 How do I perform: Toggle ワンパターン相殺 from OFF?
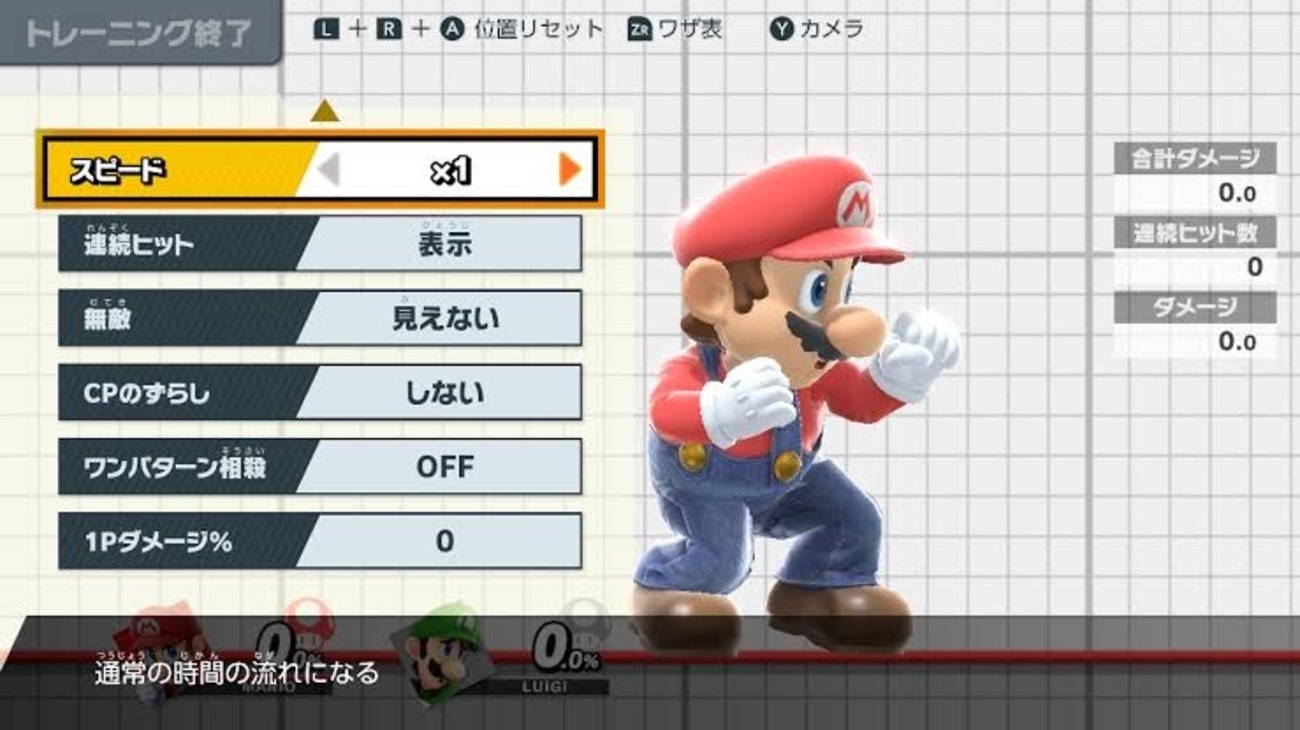point(320,466)
